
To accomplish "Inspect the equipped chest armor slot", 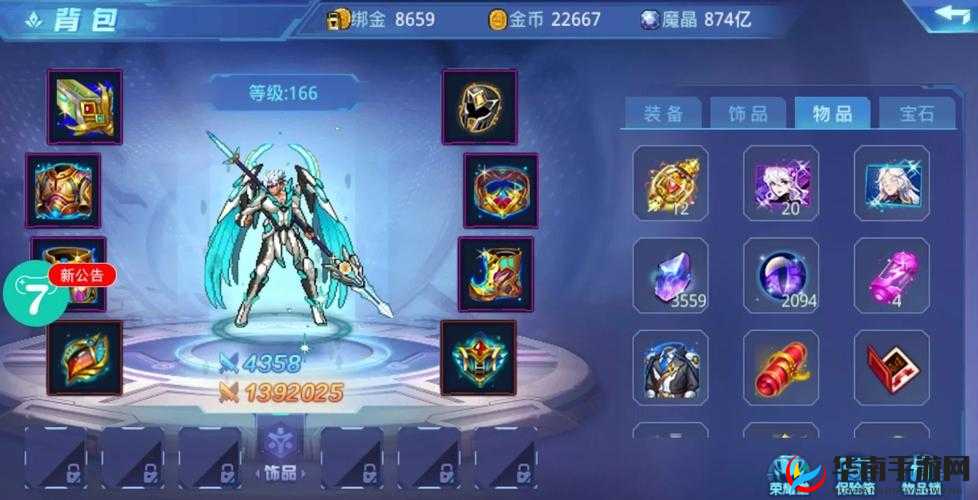I will click(63, 190).
